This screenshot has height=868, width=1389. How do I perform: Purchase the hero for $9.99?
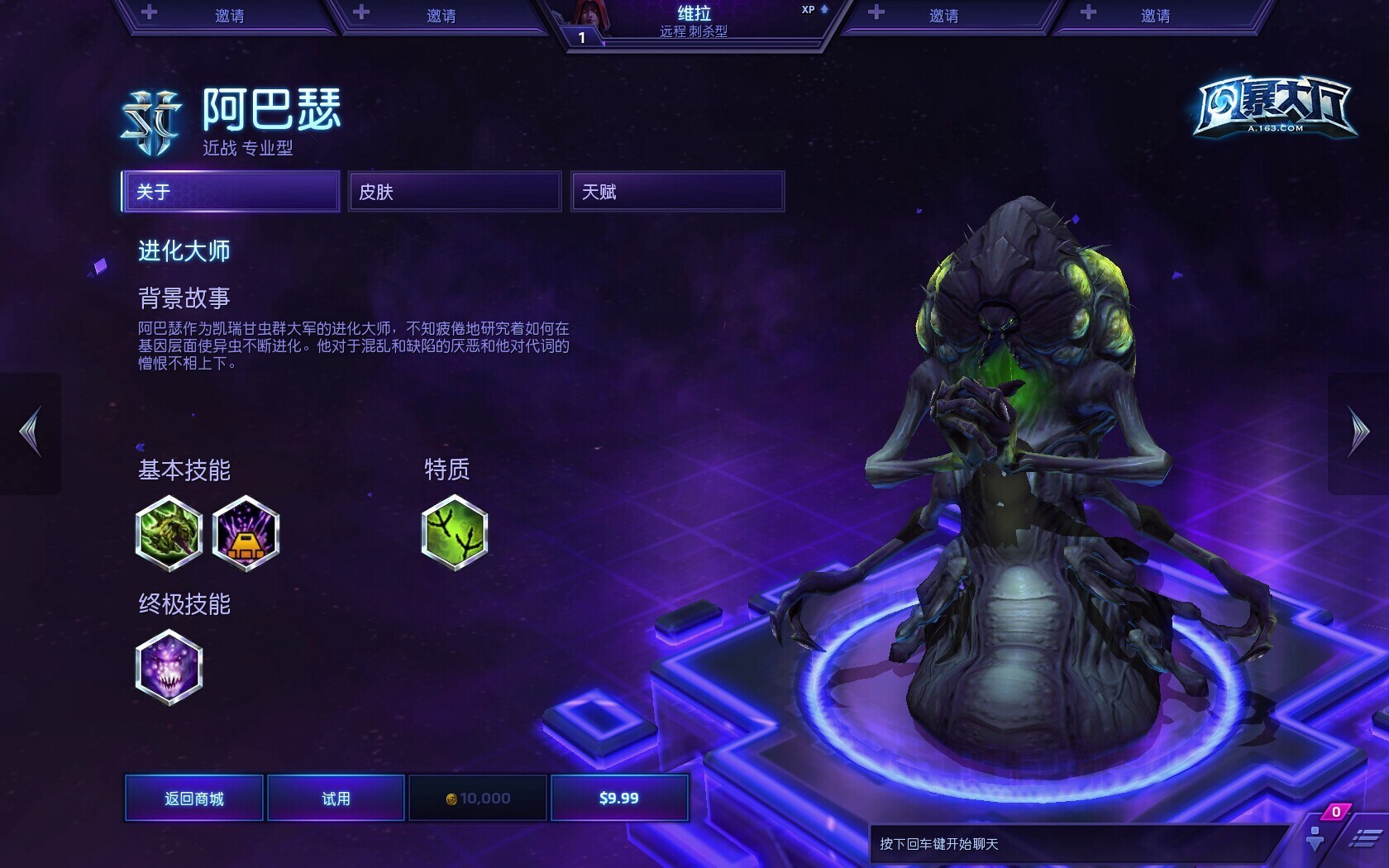pos(619,798)
